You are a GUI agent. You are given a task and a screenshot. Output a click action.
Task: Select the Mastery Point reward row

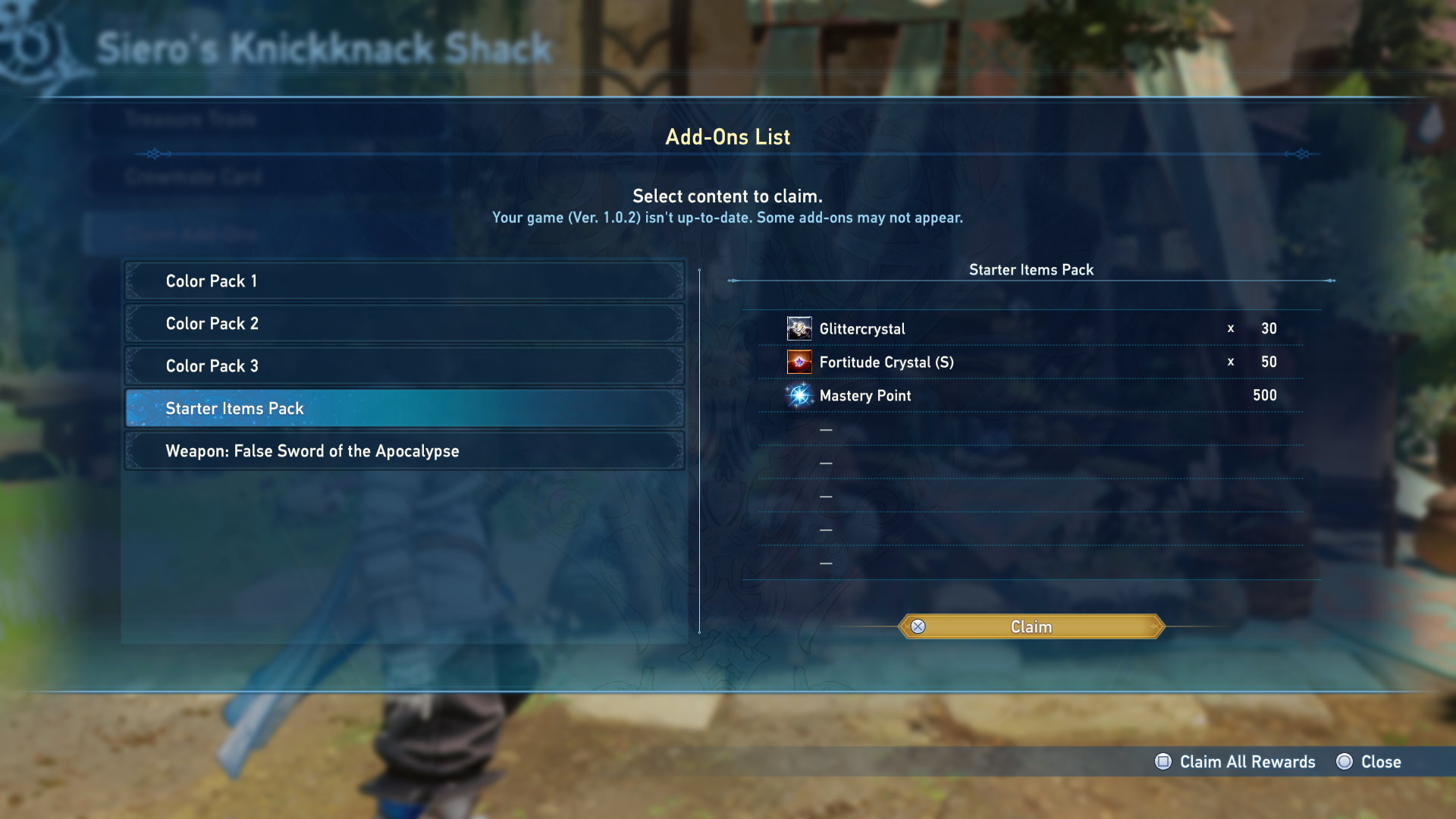click(x=1031, y=396)
